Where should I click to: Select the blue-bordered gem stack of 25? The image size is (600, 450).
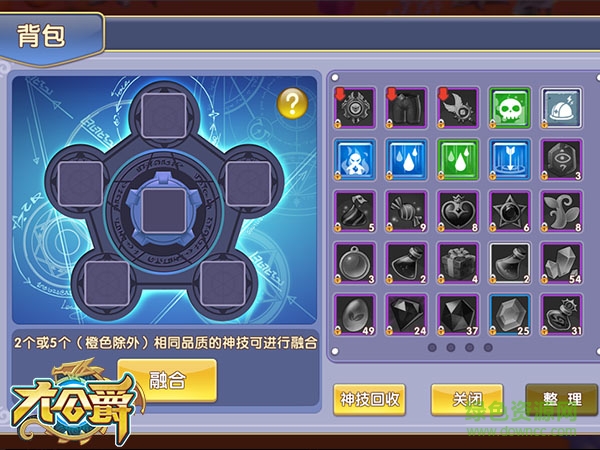[x=510, y=315]
